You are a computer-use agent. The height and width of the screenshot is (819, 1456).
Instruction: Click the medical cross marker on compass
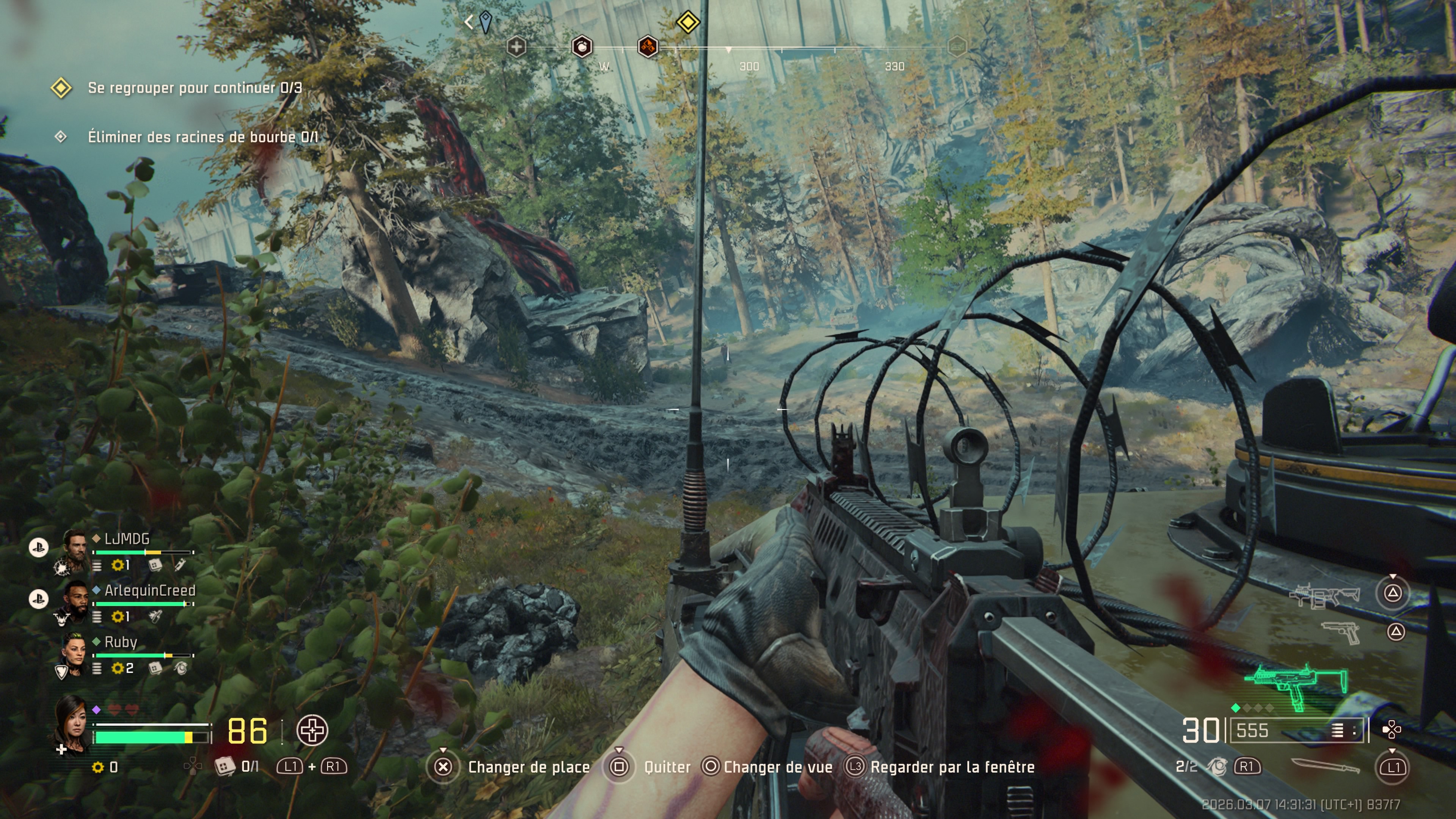pyautogui.click(x=516, y=47)
